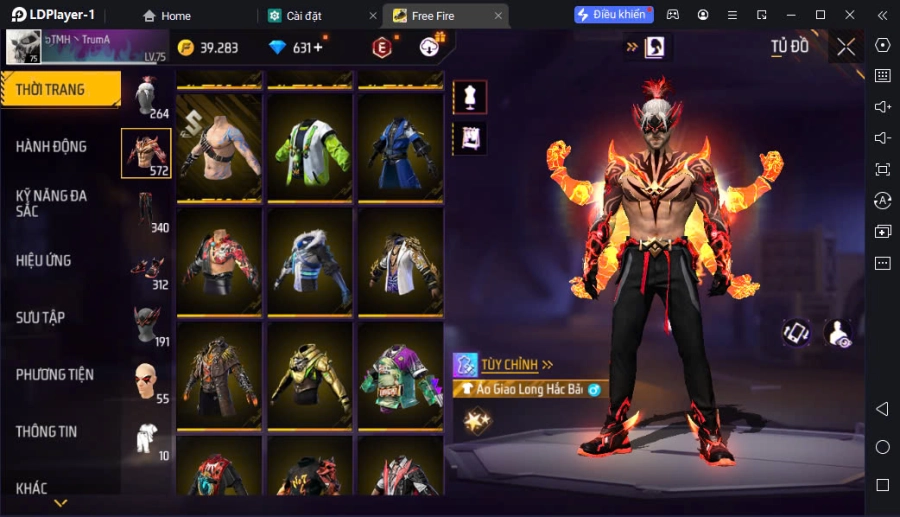900x517 pixels.
Task: Toggle the character visibility eye icon
Action: (838, 334)
